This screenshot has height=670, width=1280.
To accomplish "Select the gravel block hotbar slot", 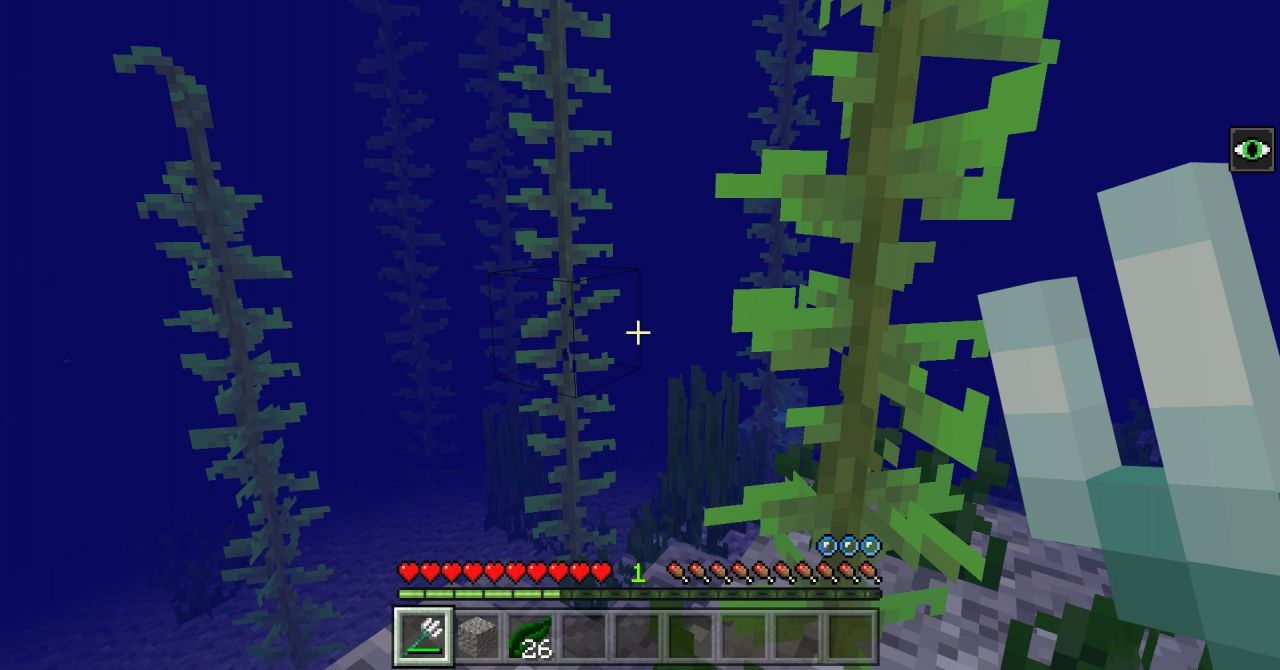I will [x=477, y=636].
